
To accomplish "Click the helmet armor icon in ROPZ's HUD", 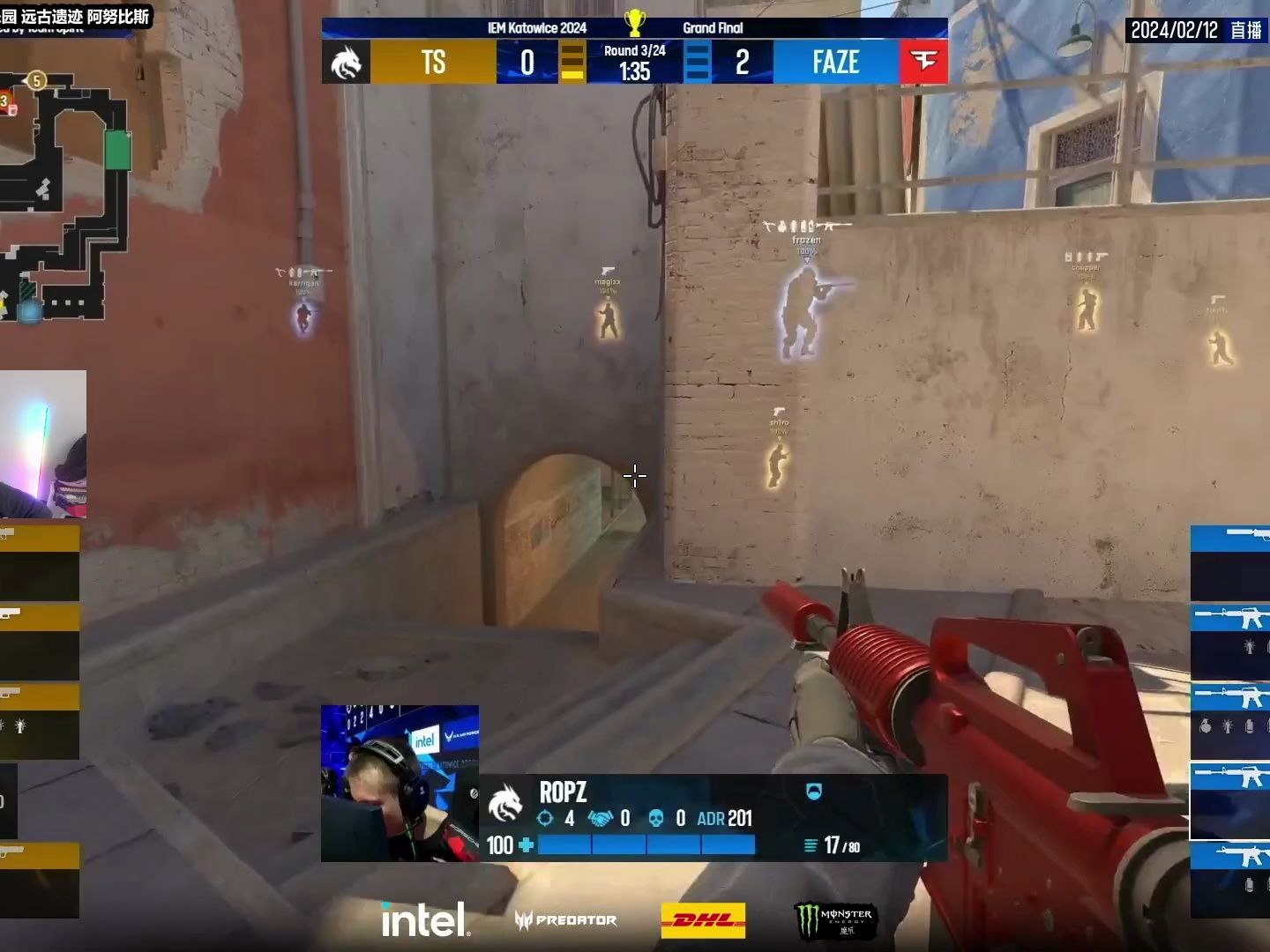I will [813, 792].
